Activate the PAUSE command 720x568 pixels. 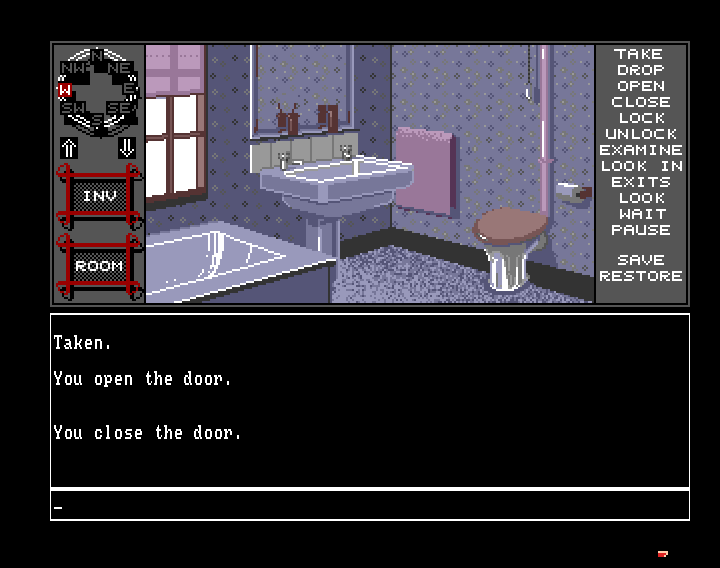640,230
